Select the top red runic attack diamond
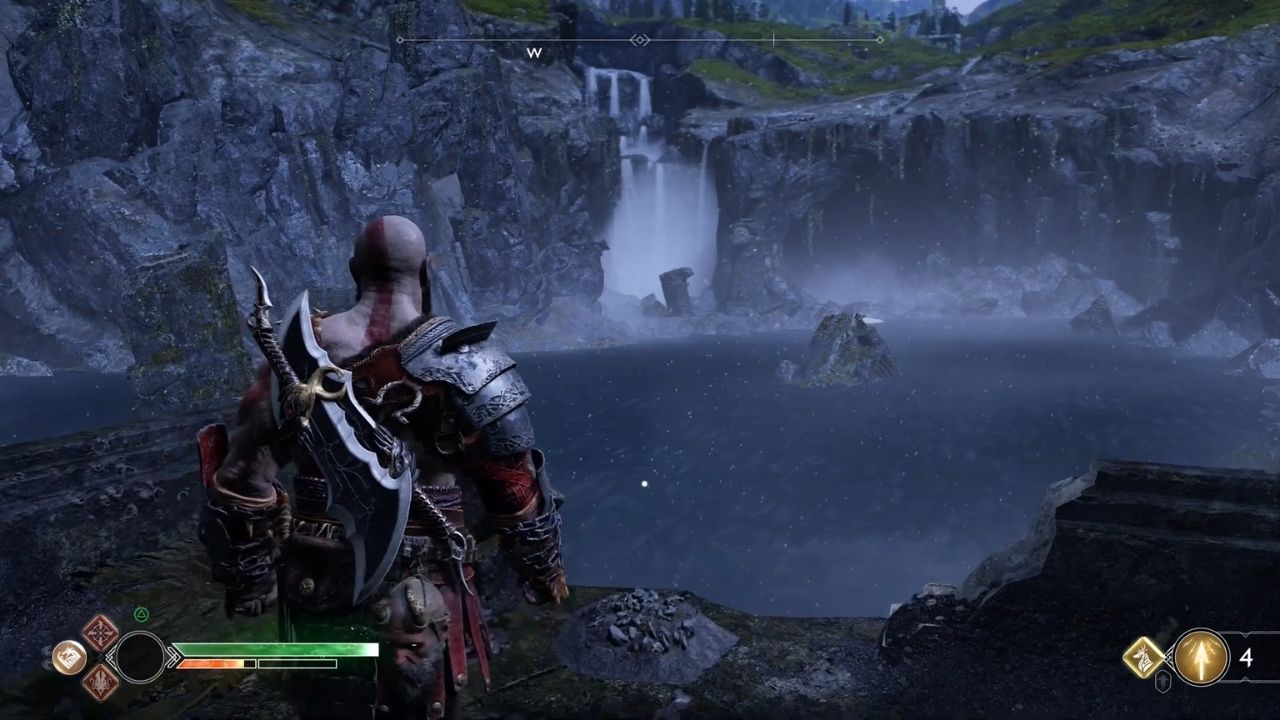Screen dimensions: 1280x720 pos(99,632)
